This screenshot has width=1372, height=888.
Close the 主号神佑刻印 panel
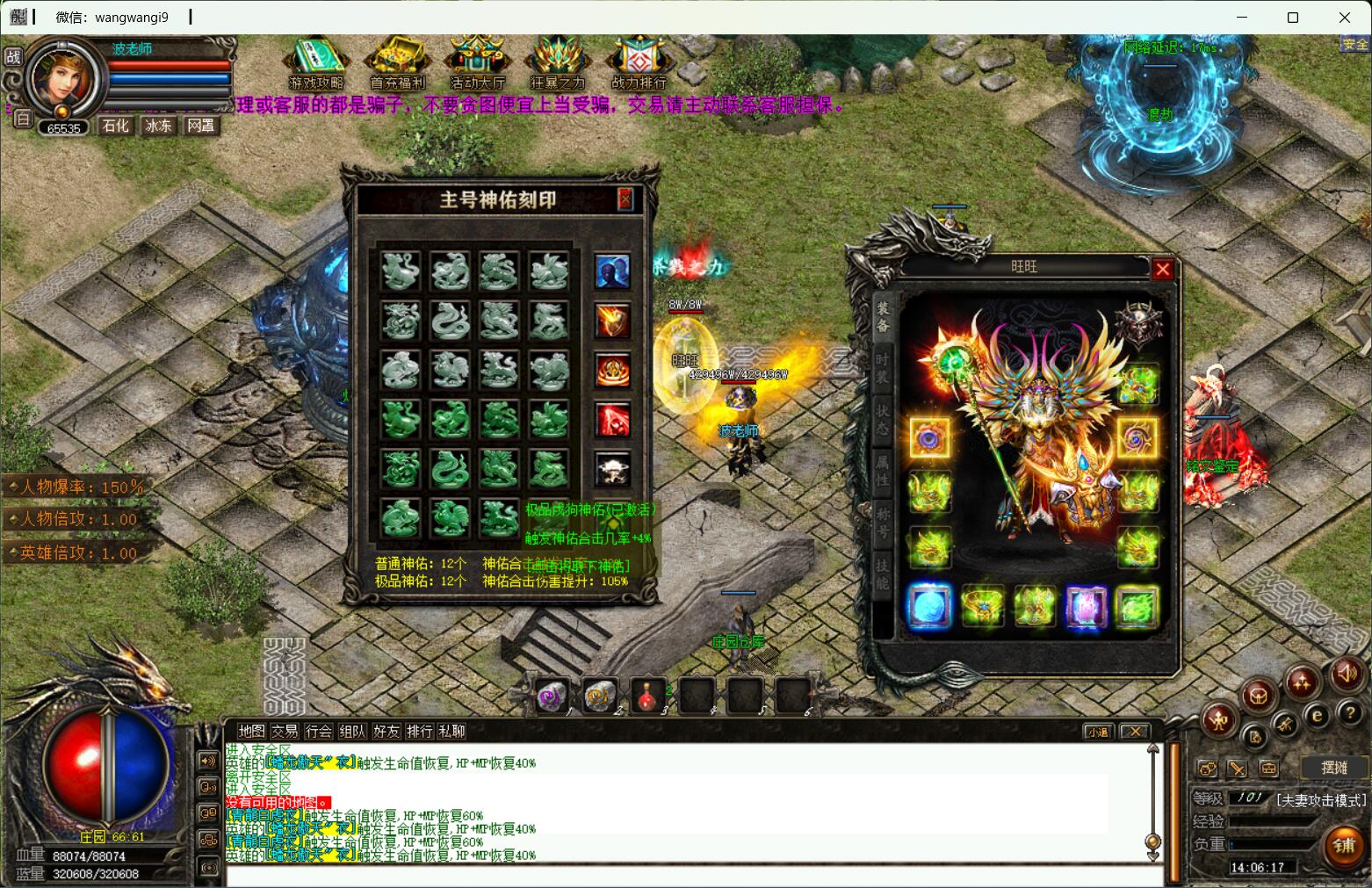pyautogui.click(x=625, y=199)
